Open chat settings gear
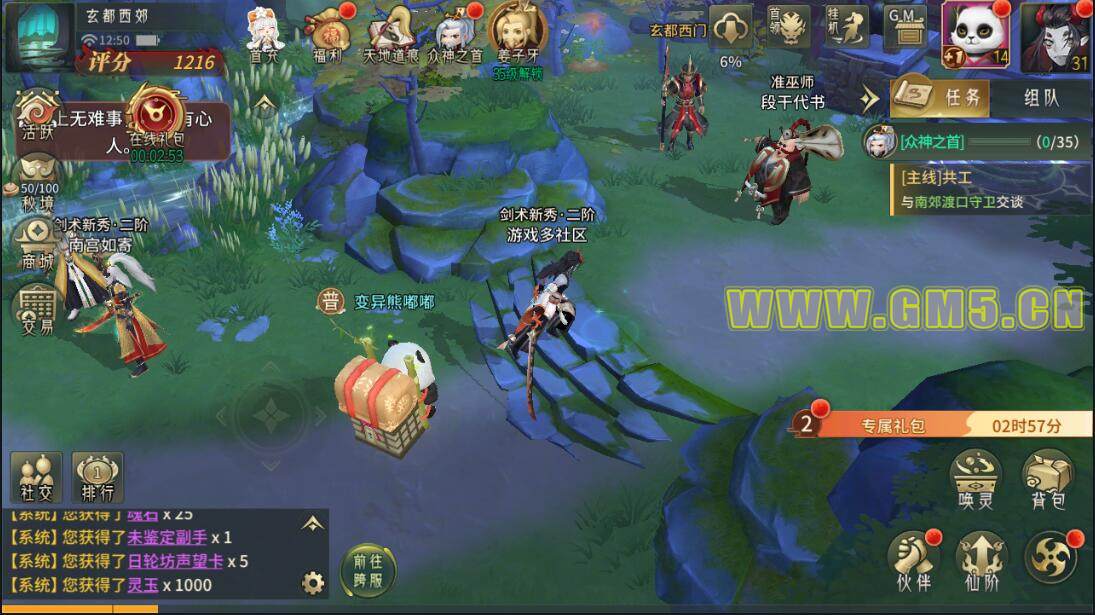The width and height of the screenshot is (1095, 615). click(x=313, y=583)
